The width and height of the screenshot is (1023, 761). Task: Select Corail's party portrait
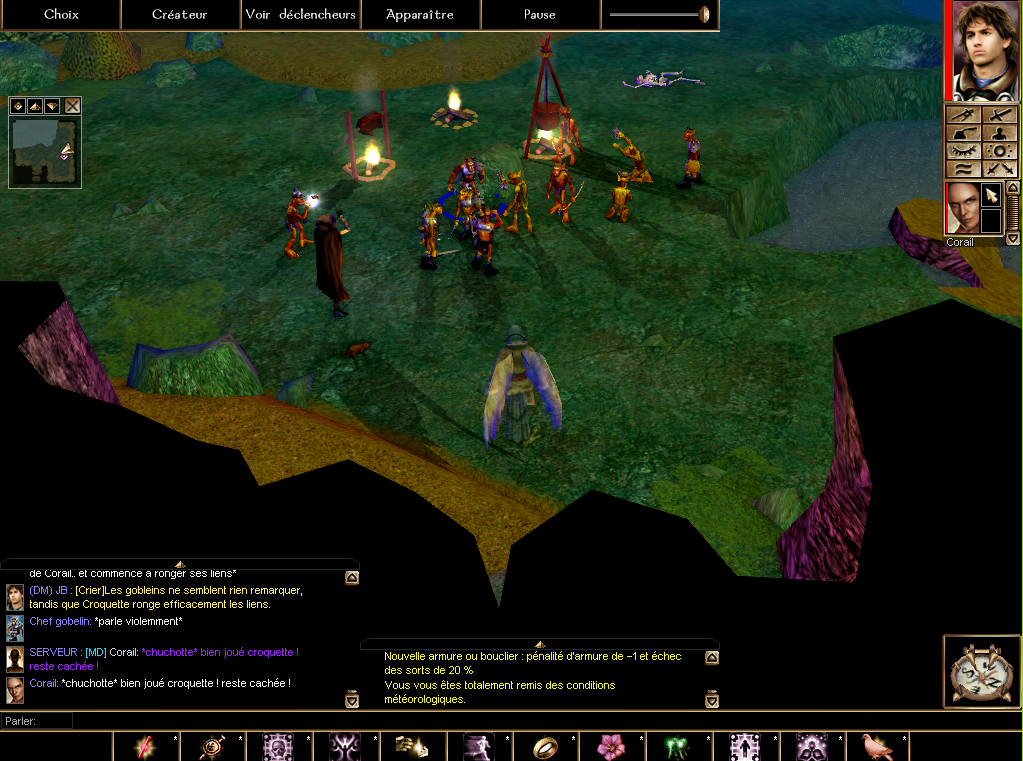963,209
